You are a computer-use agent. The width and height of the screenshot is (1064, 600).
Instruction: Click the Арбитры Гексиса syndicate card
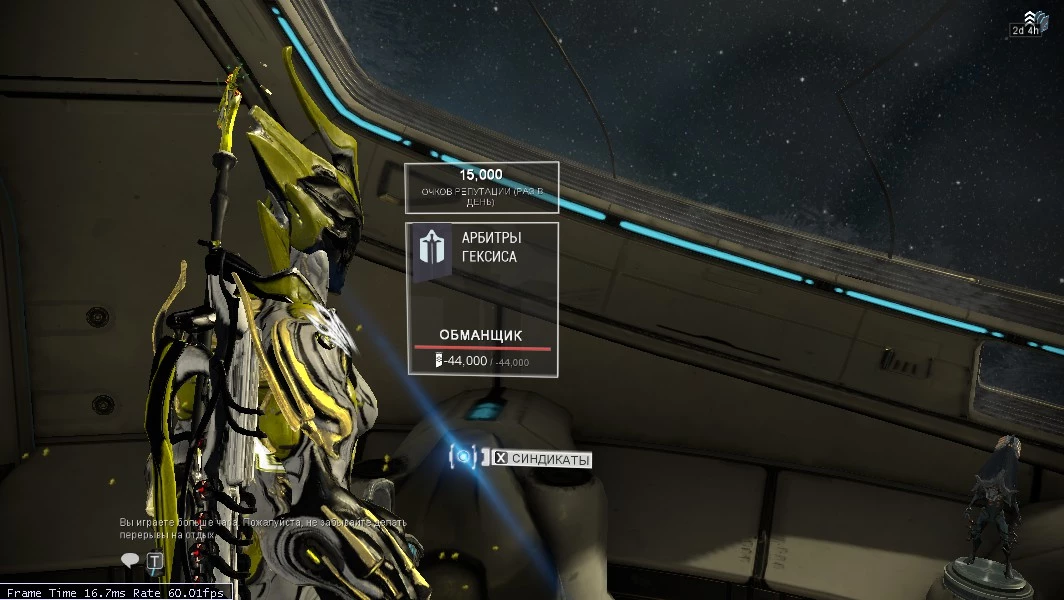click(x=482, y=299)
